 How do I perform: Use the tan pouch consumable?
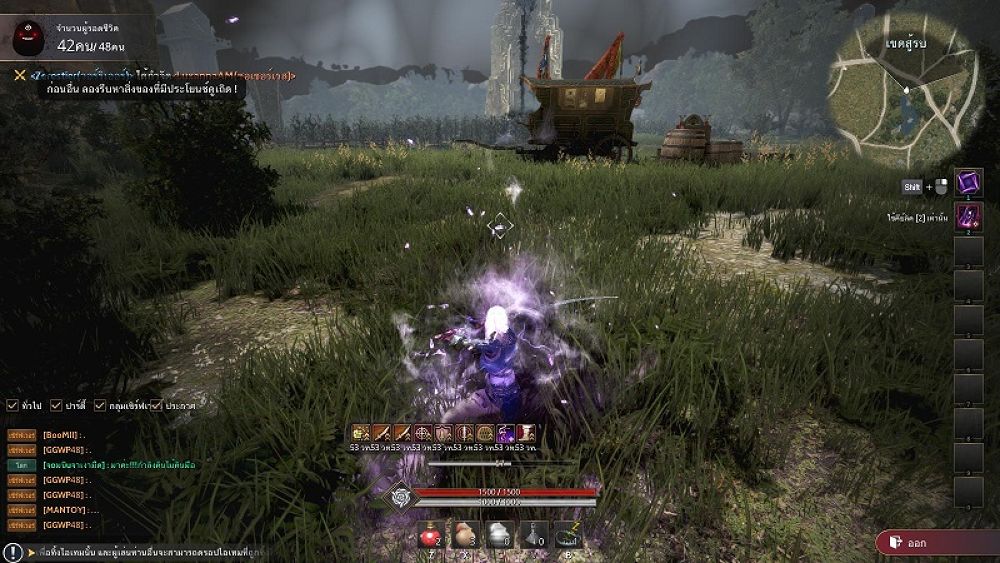pos(465,536)
